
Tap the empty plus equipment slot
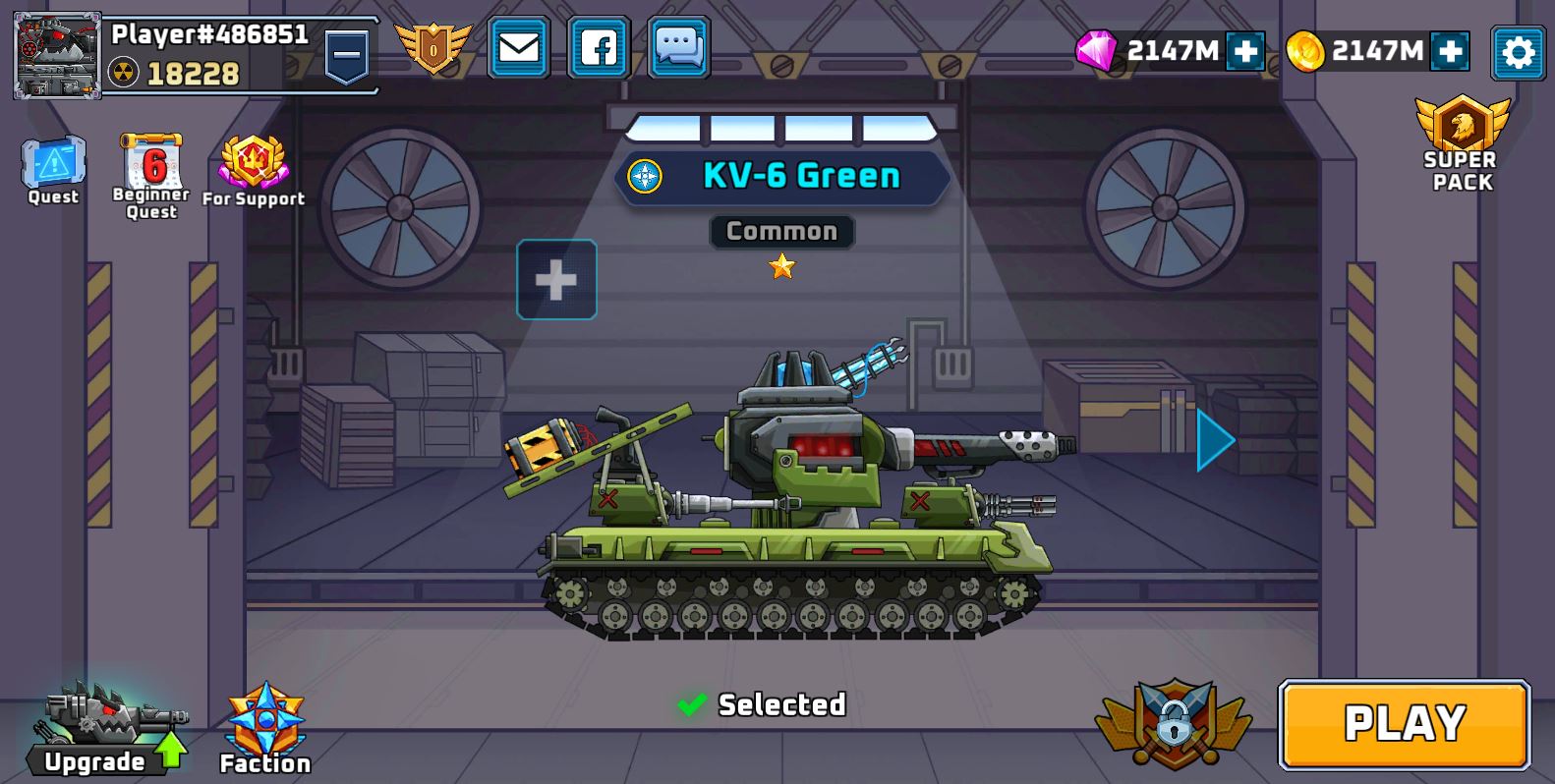[556, 280]
